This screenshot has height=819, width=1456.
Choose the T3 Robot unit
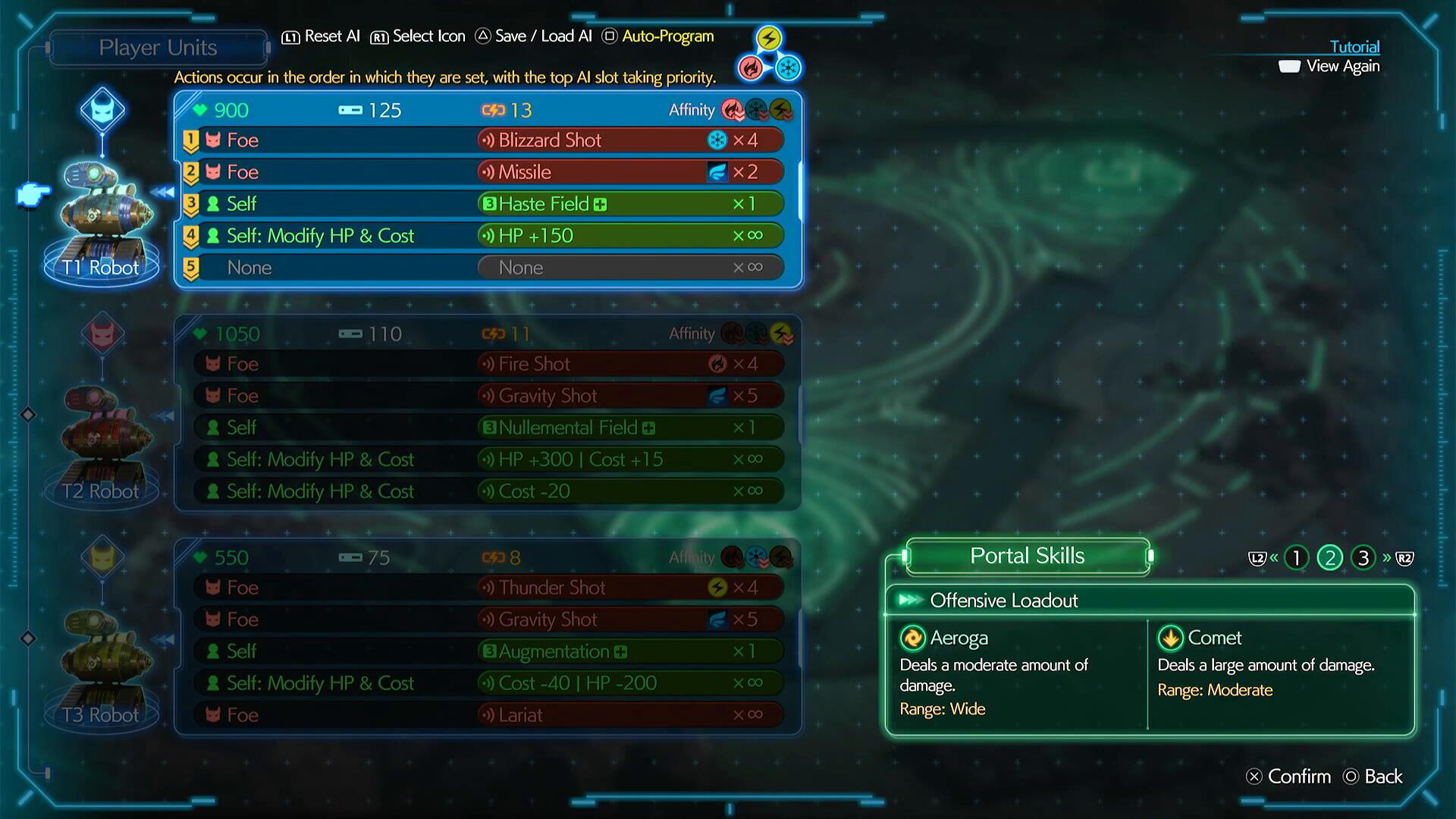click(102, 667)
